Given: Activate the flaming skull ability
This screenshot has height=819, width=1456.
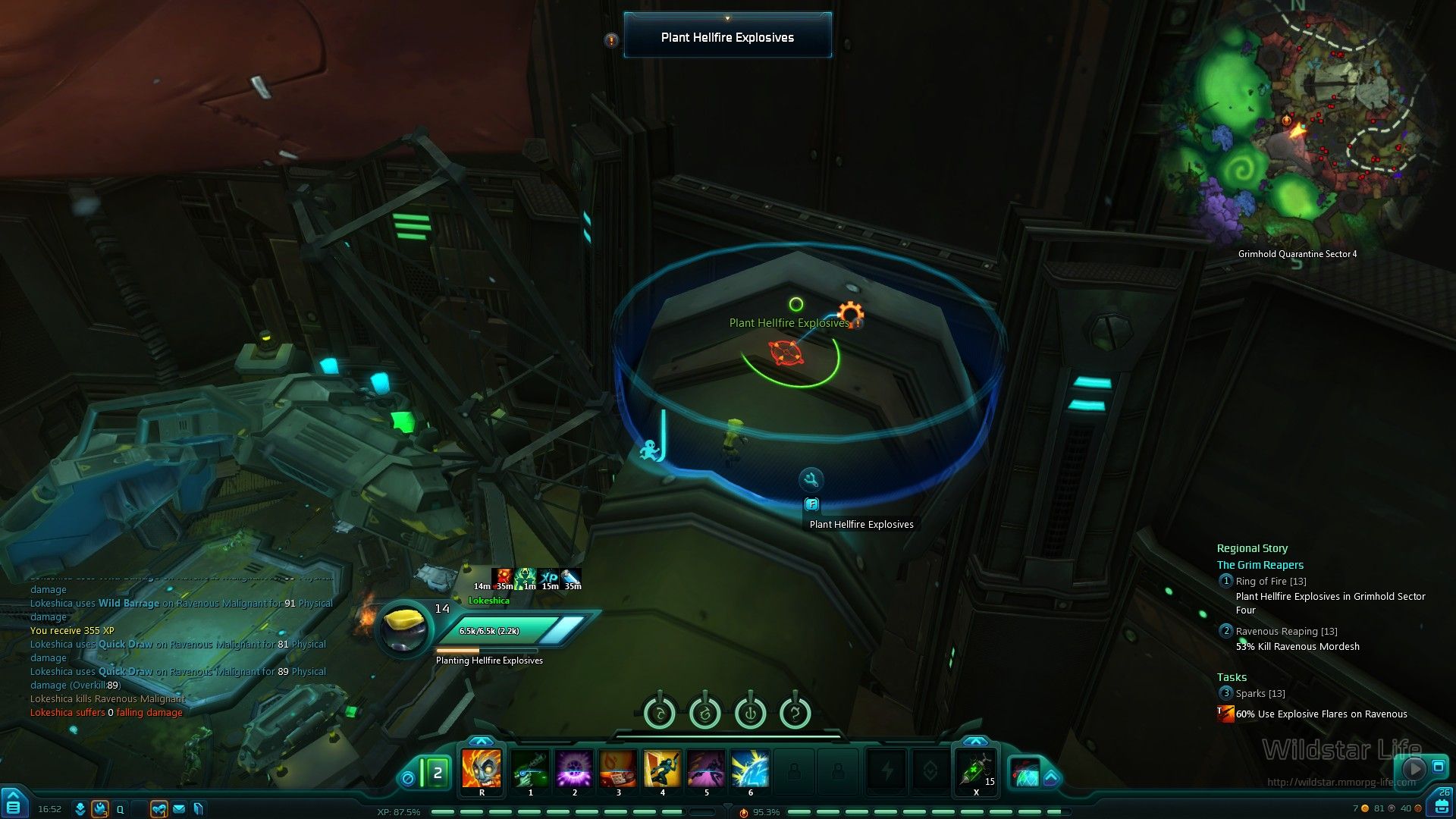Looking at the screenshot, I should pyautogui.click(x=482, y=768).
